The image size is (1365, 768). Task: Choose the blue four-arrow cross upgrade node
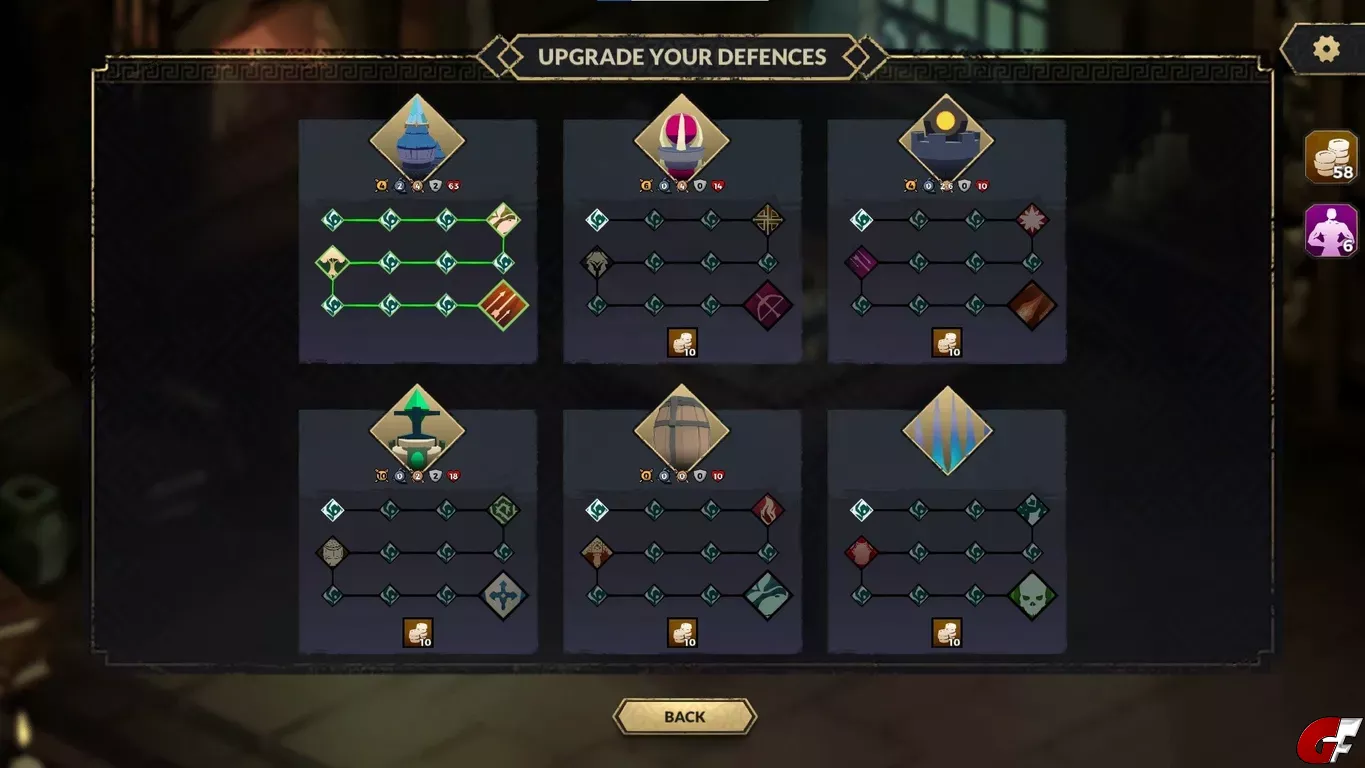tap(503, 596)
